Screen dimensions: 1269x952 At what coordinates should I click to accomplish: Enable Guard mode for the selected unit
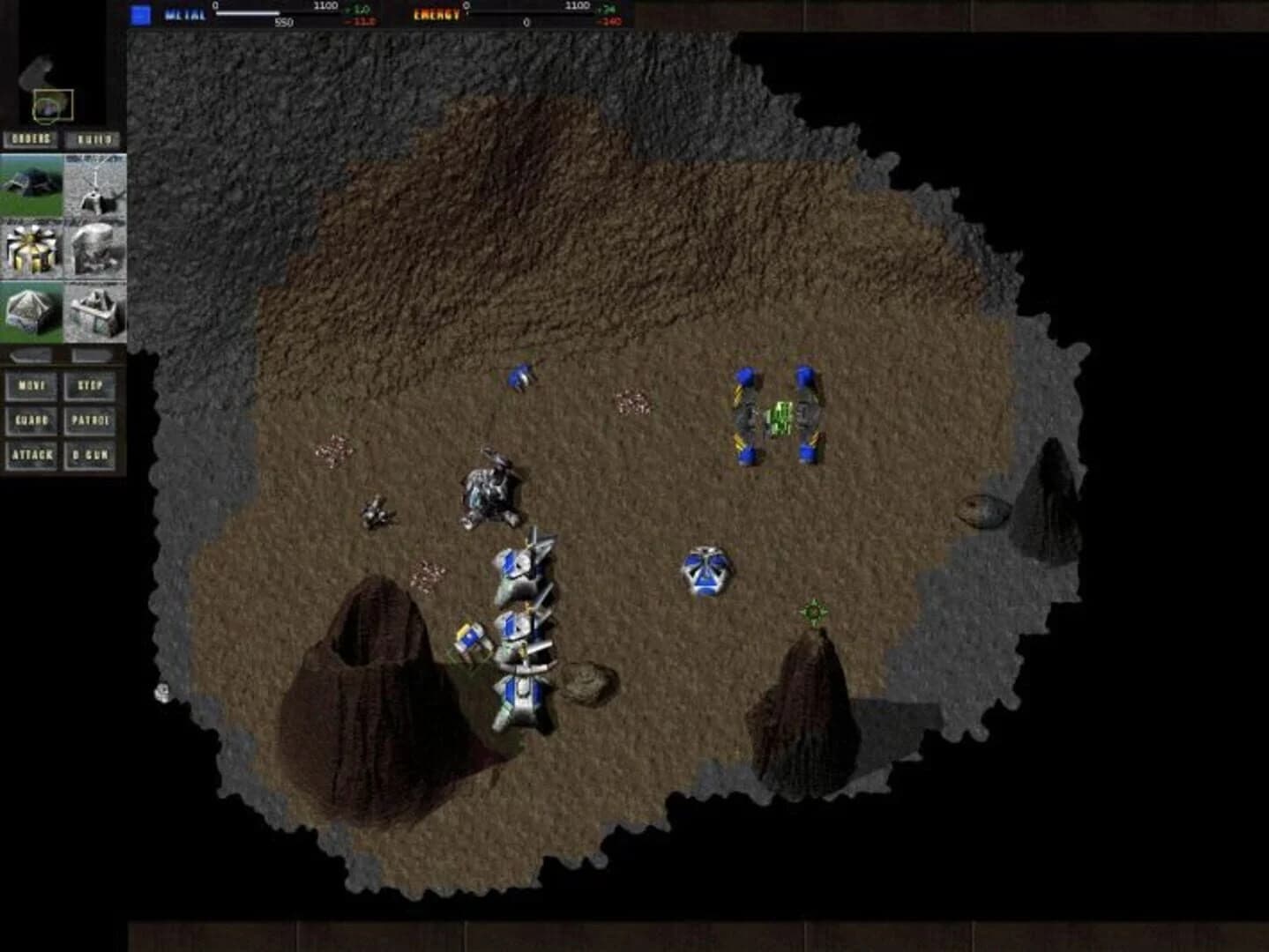coord(31,422)
